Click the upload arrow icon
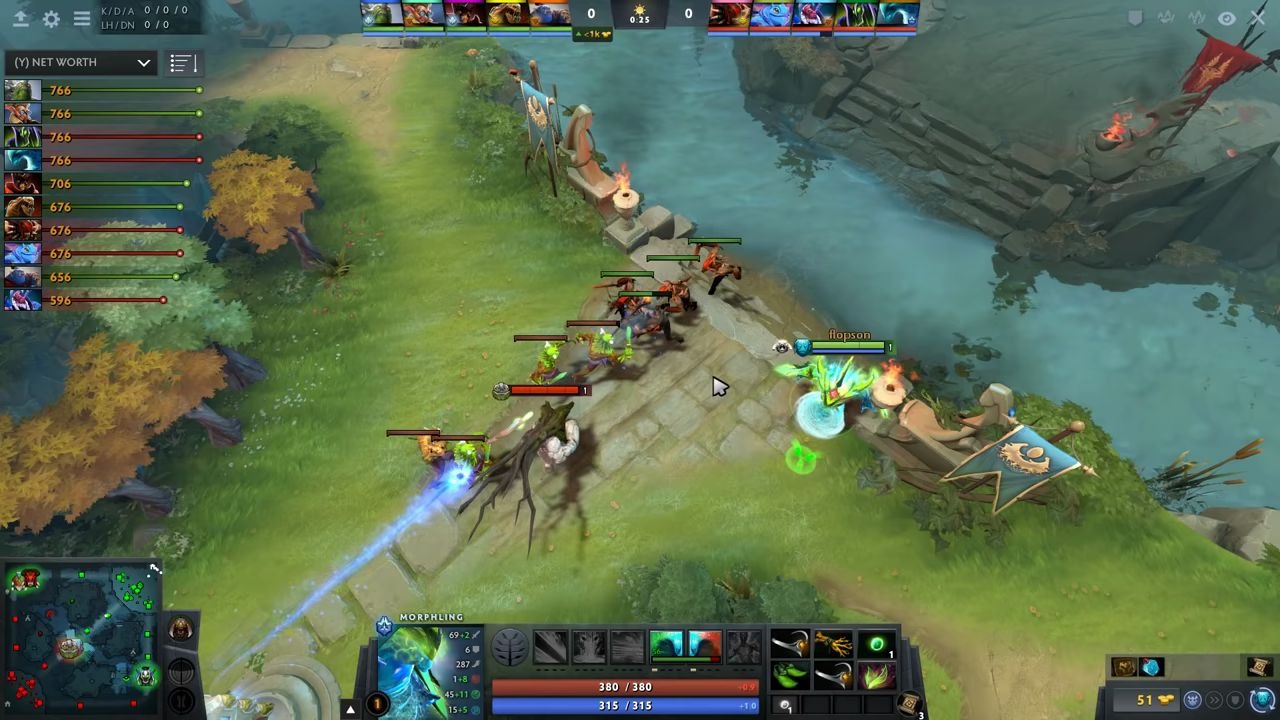1280x720 pixels. [x=20, y=18]
